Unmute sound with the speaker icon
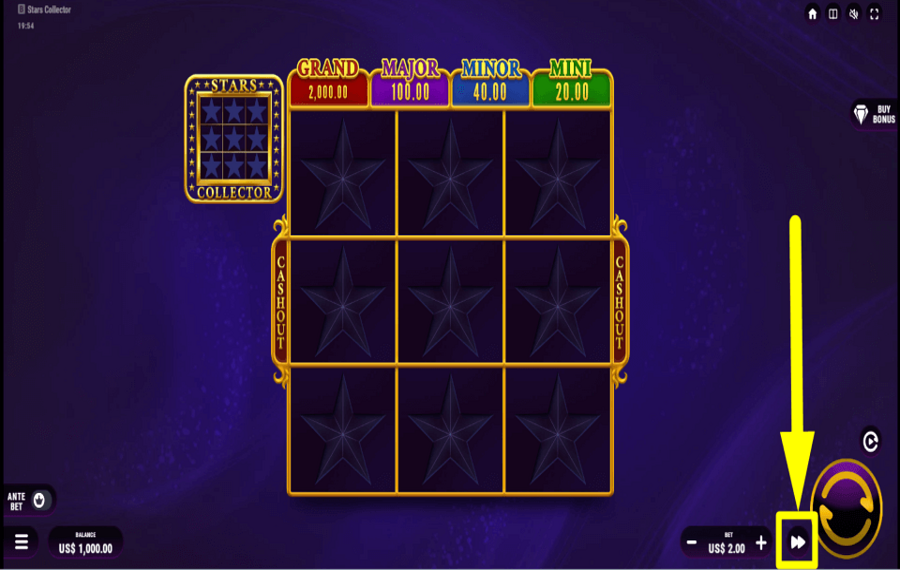The height and width of the screenshot is (570, 900). click(x=854, y=14)
